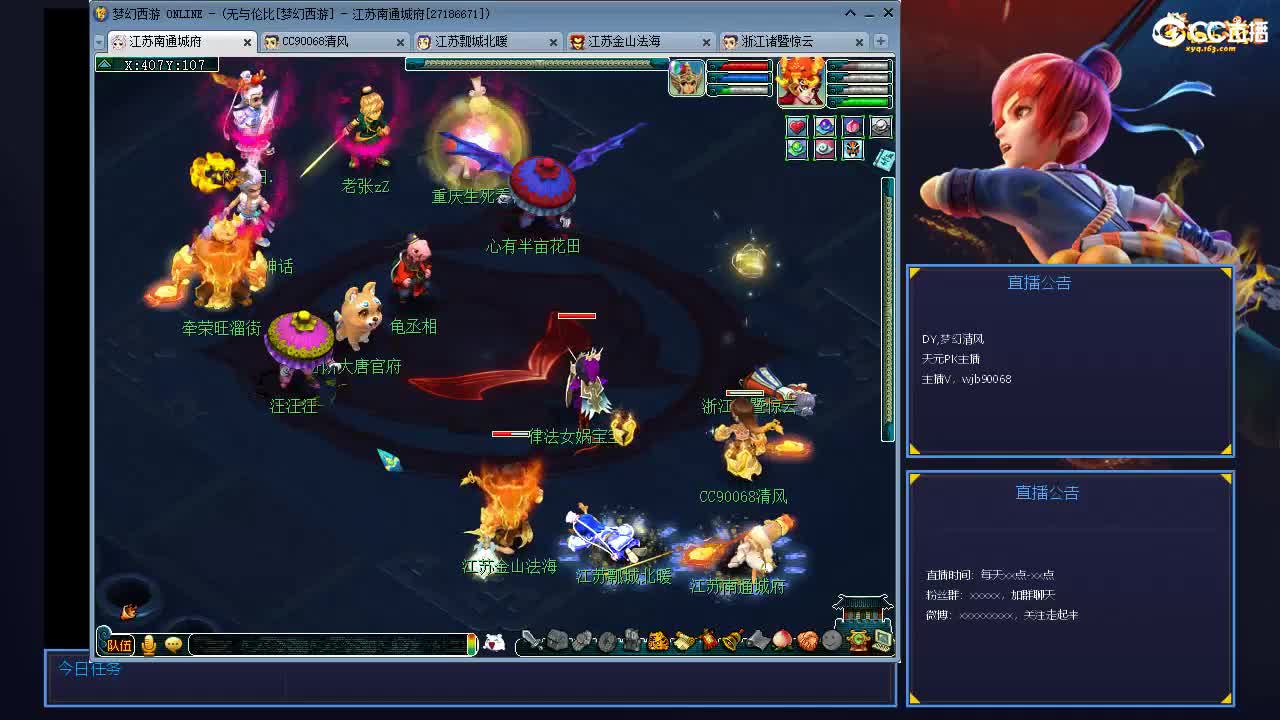This screenshot has width=1280, height=720.
Task: Click the purple orb icon in the item grid
Action: click(x=824, y=126)
